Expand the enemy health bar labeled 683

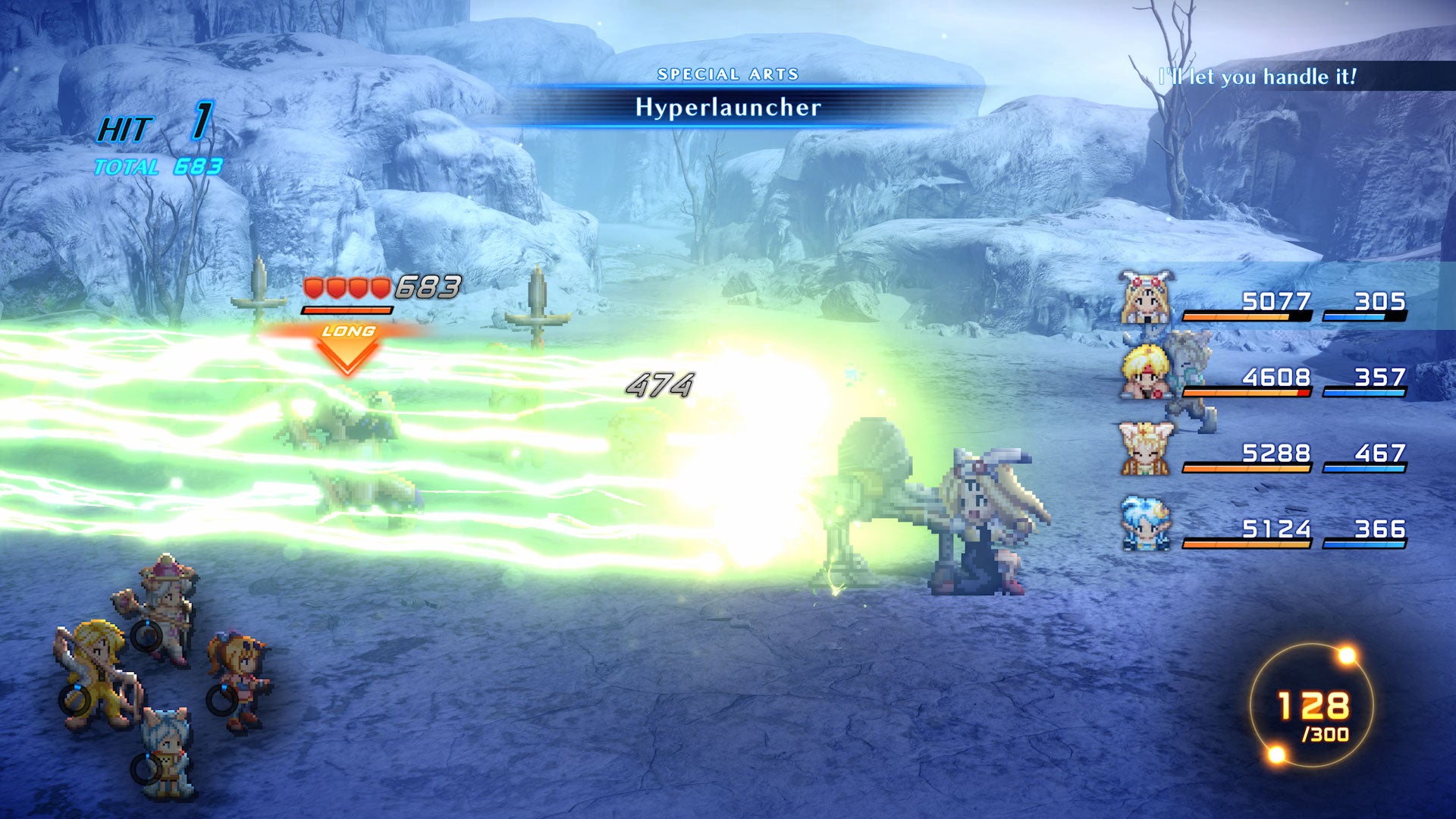349,309
